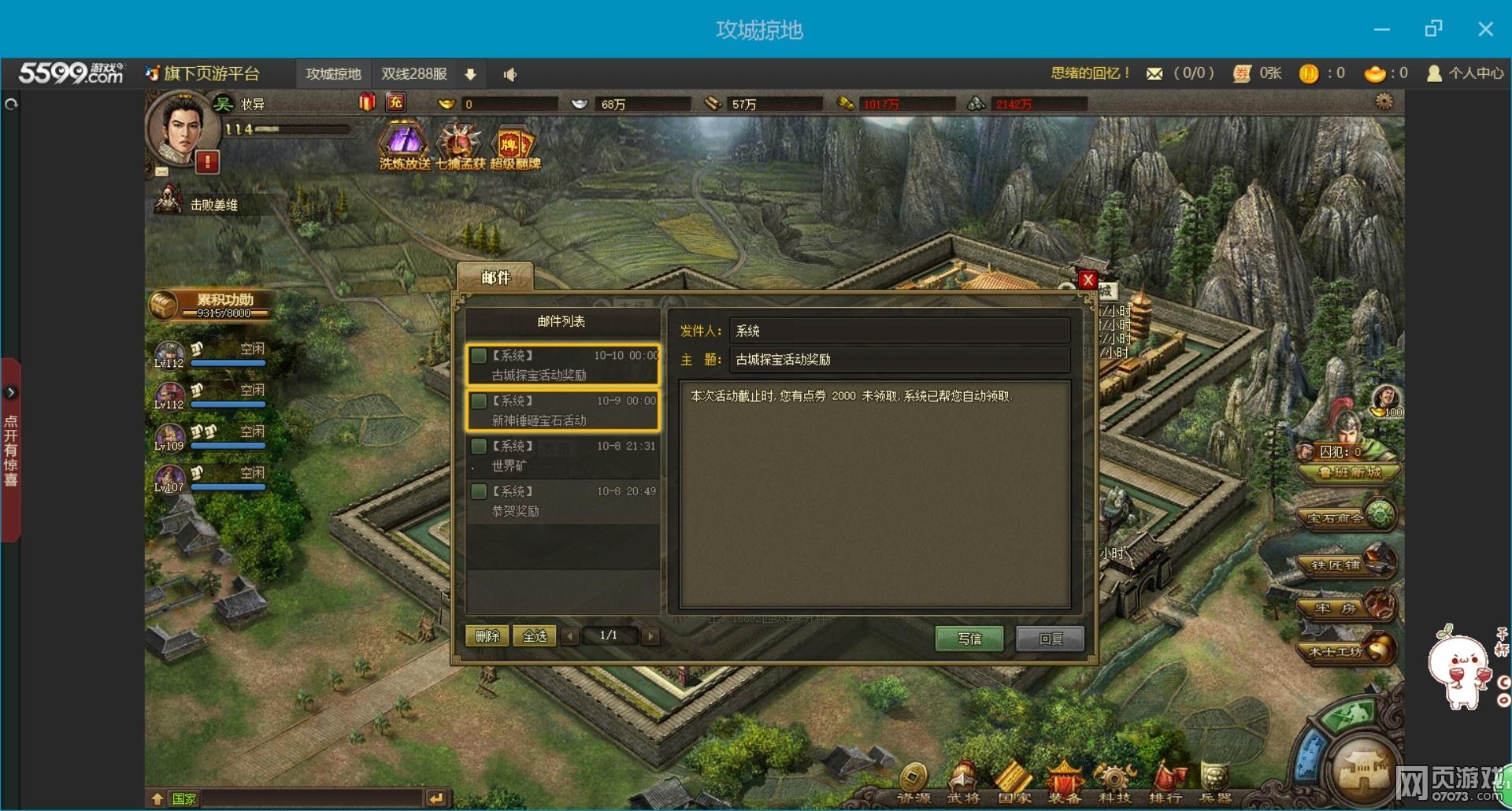
Task: Open the 超级翻牌 event icon
Action: coord(514,146)
